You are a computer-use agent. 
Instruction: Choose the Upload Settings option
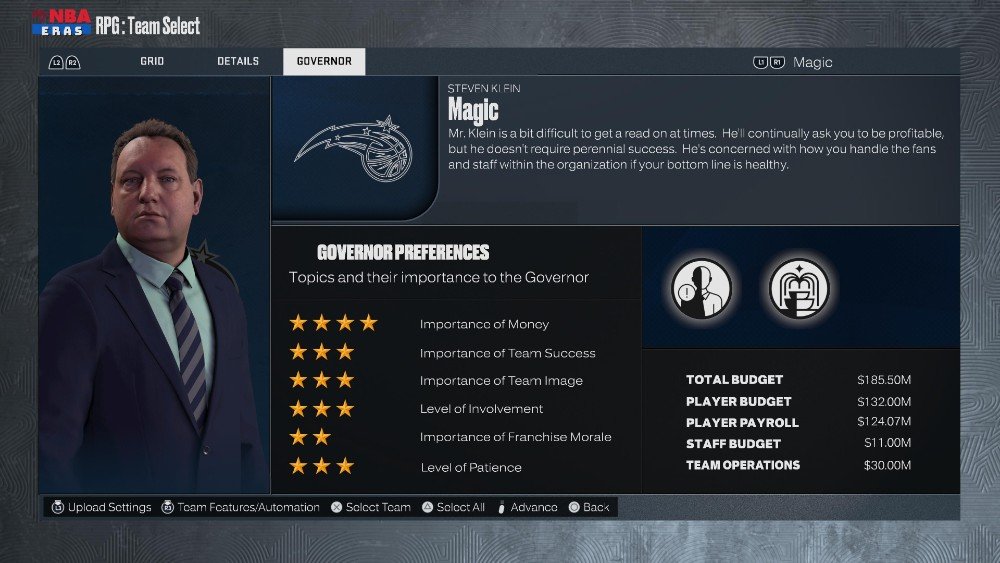(x=102, y=507)
